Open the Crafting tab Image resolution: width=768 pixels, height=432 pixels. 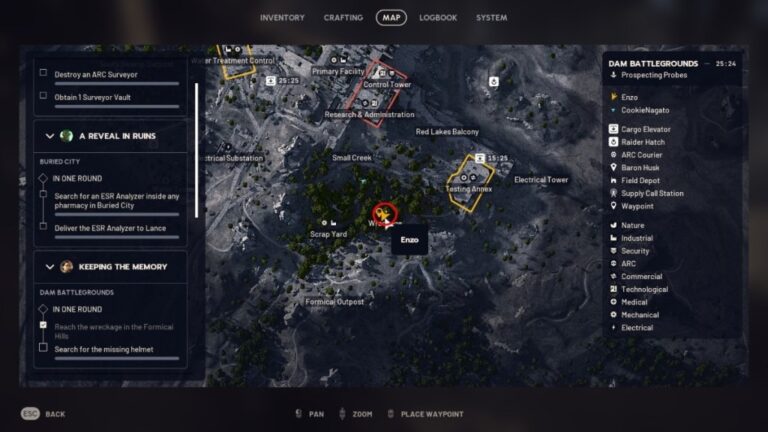tap(343, 18)
